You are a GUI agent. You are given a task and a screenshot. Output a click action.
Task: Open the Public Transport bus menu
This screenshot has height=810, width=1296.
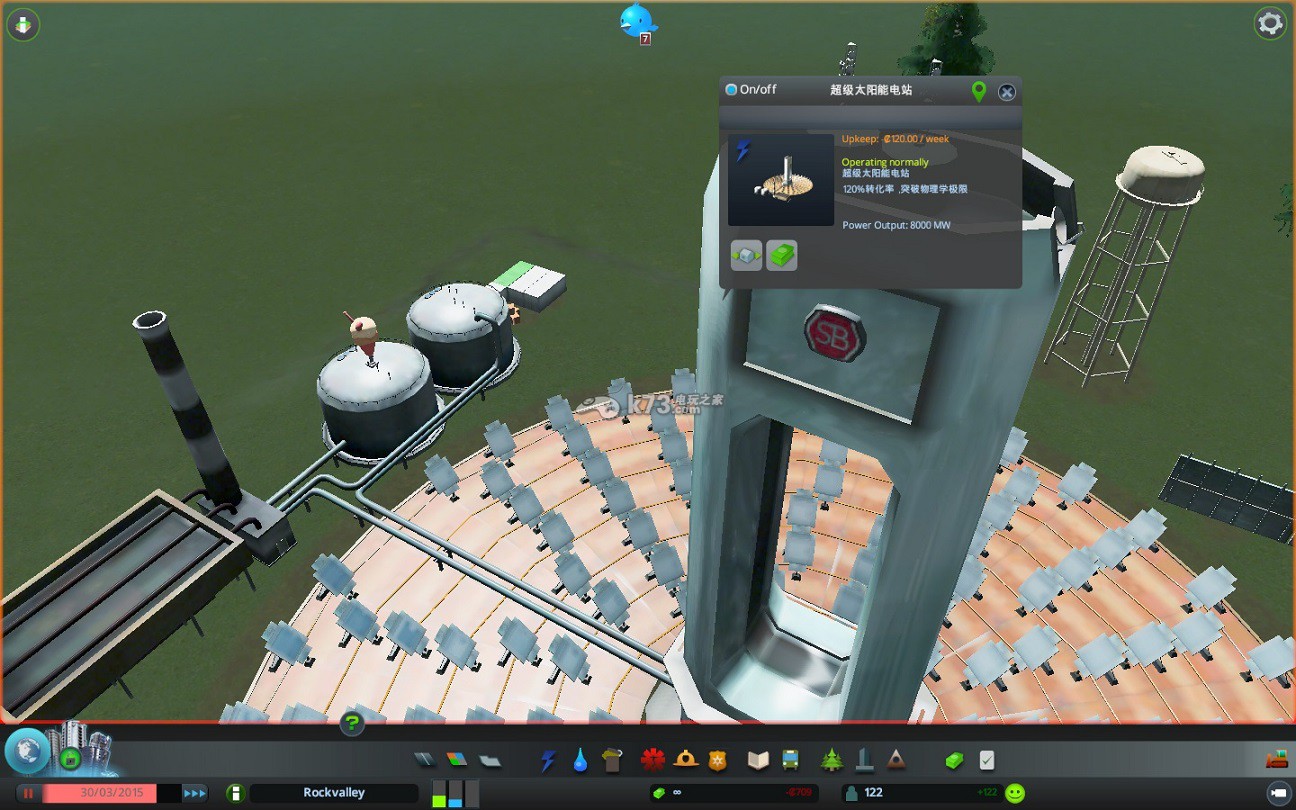[x=790, y=760]
